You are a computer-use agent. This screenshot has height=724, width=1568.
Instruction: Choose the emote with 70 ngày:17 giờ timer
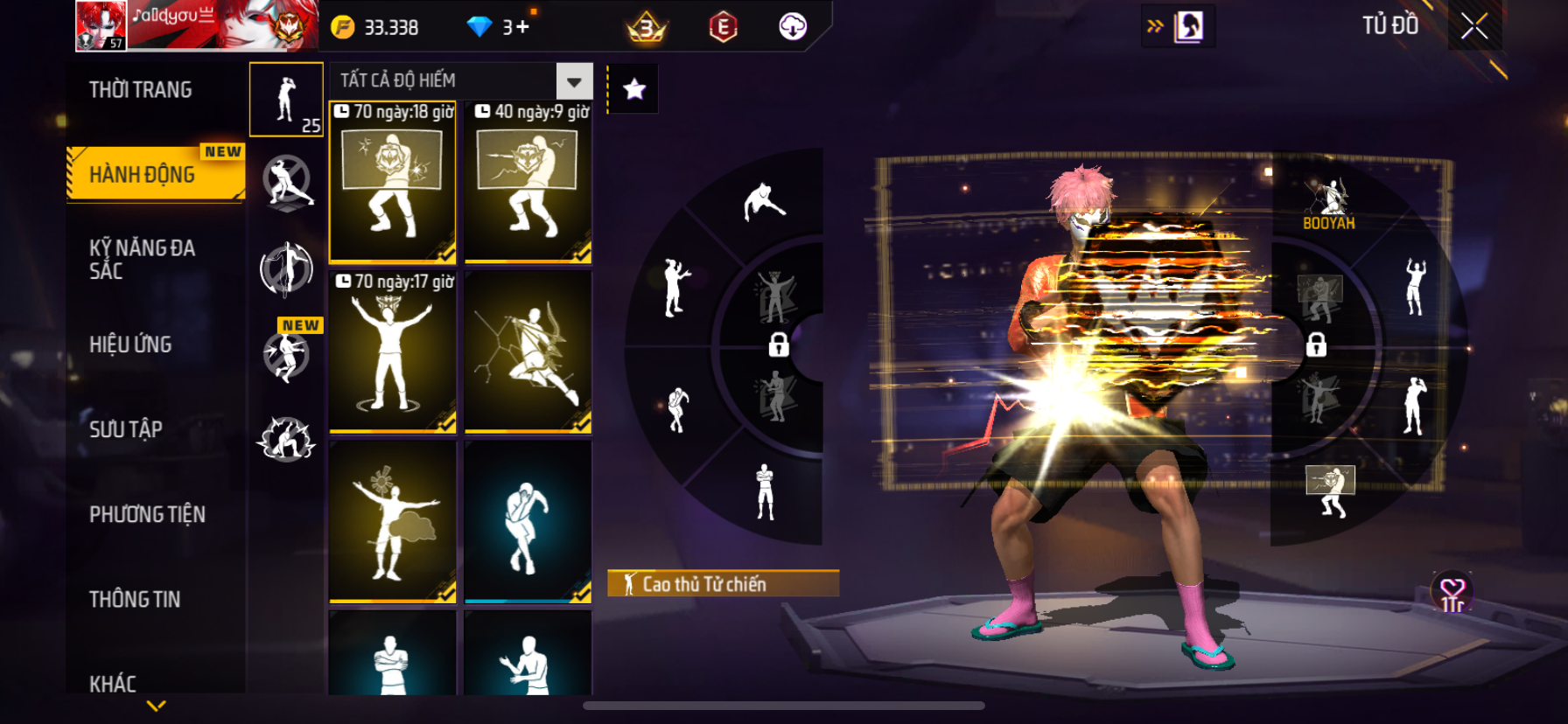click(393, 352)
